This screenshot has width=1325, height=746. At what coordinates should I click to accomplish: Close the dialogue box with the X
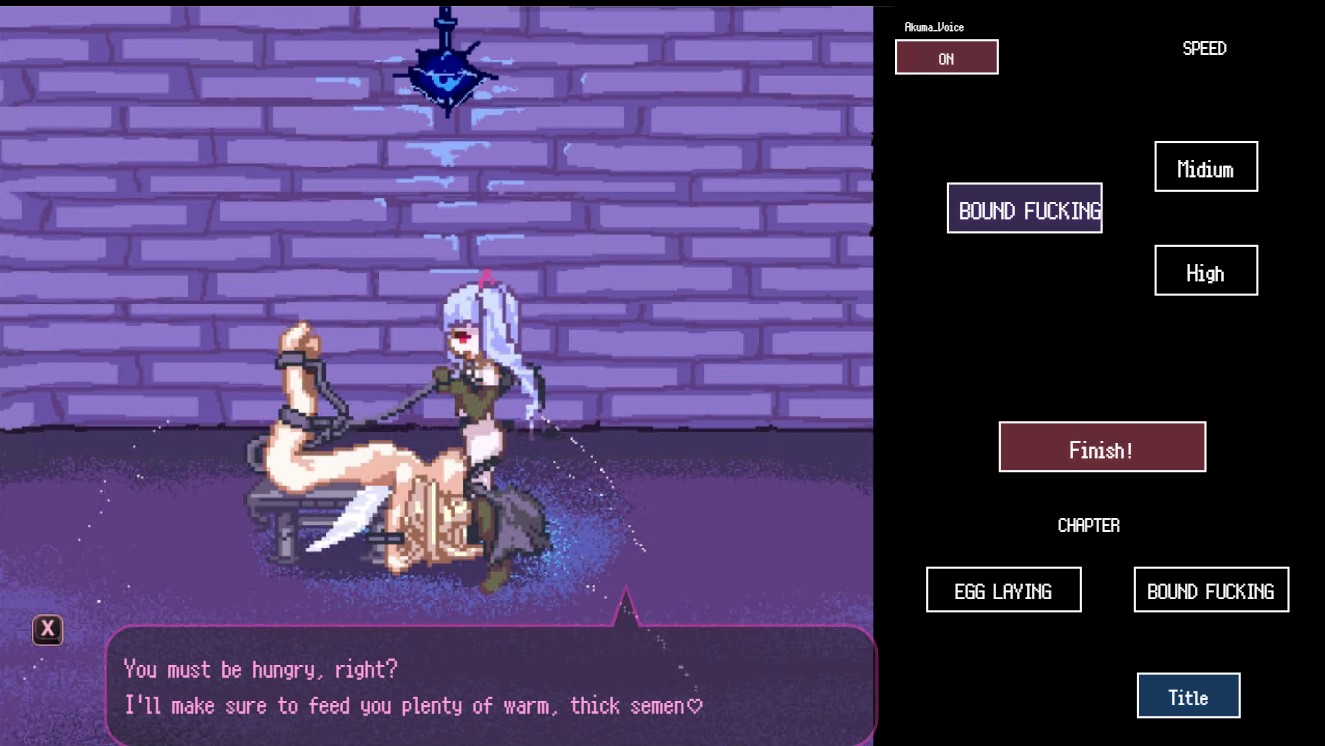[46, 629]
